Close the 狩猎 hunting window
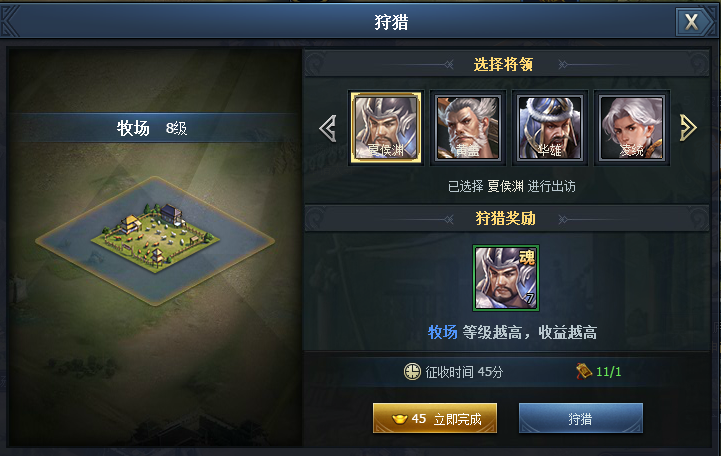 [691, 22]
